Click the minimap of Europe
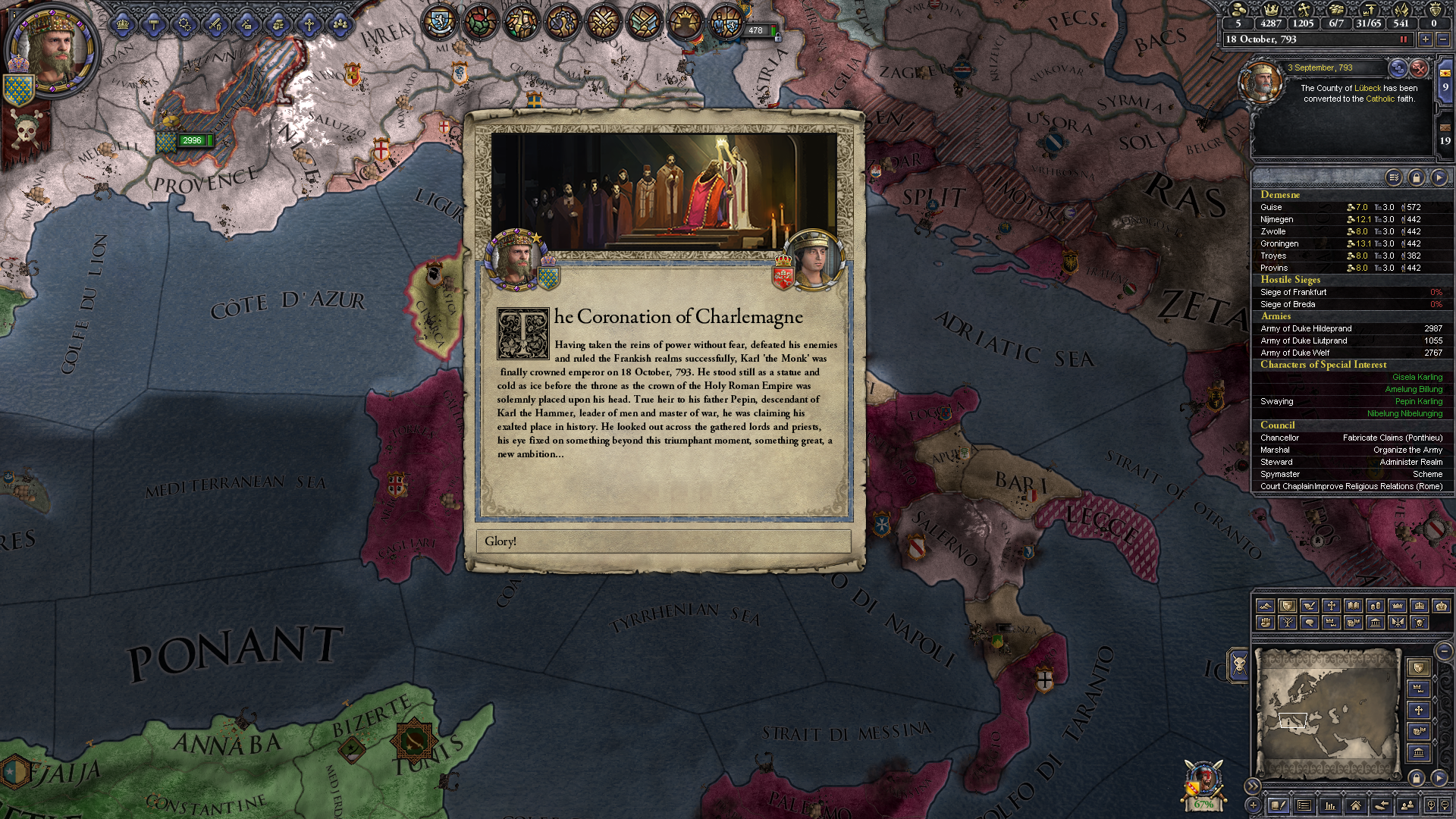The width and height of the screenshot is (1456, 819). click(1327, 713)
